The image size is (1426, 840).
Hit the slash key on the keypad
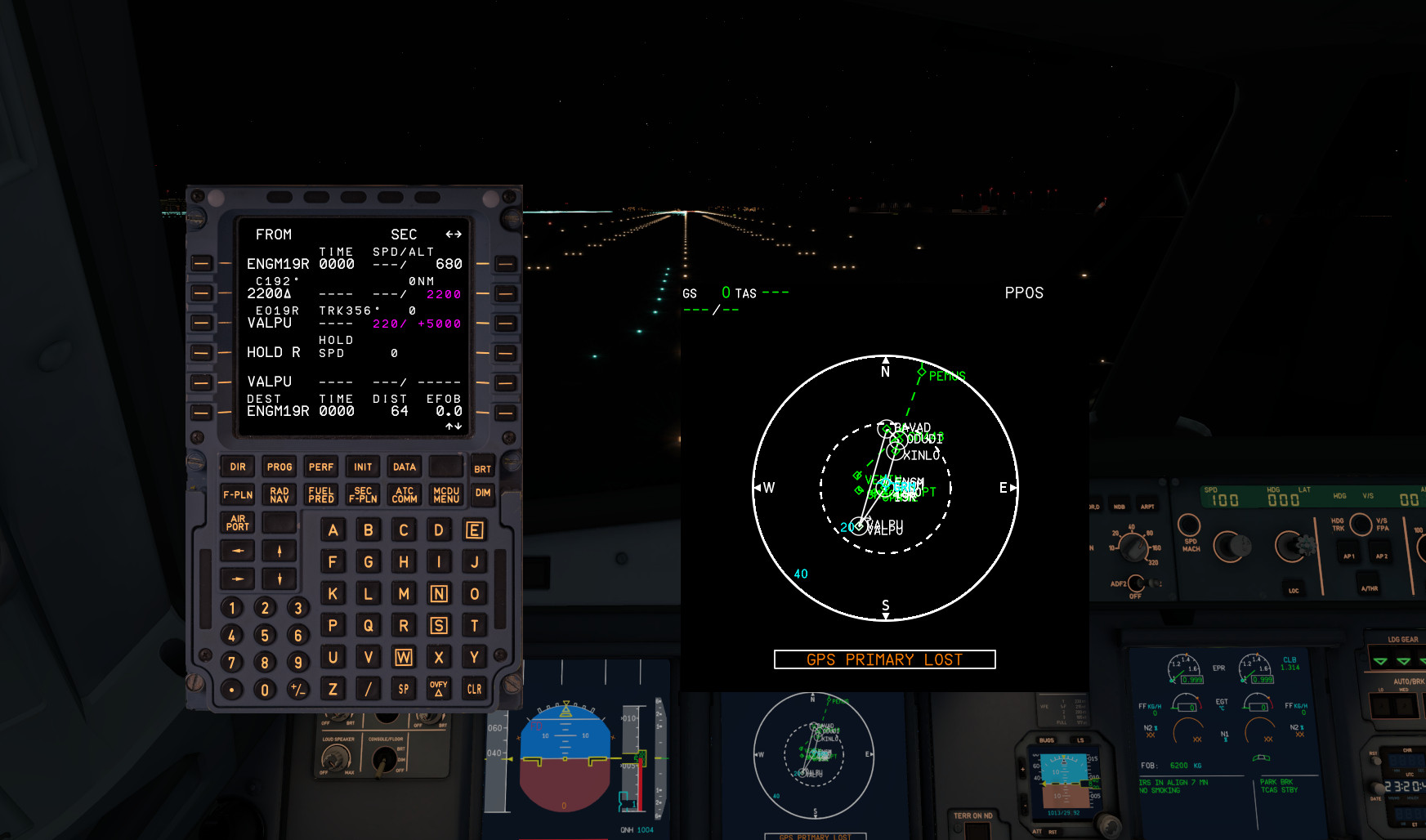[369, 689]
